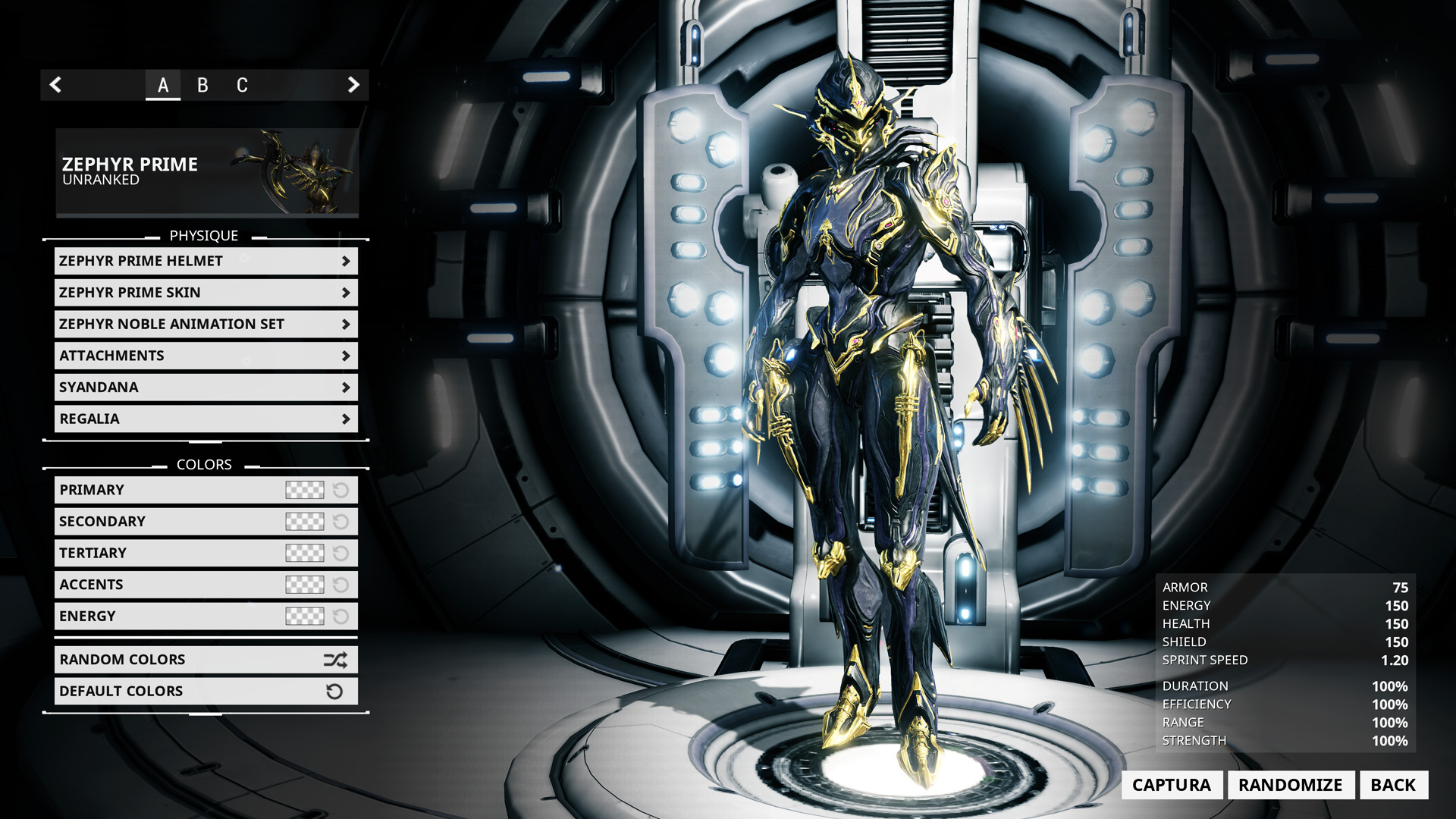This screenshot has height=819, width=1456.
Task: Switch to loadout tab B
Action: (x=202, y=85)
